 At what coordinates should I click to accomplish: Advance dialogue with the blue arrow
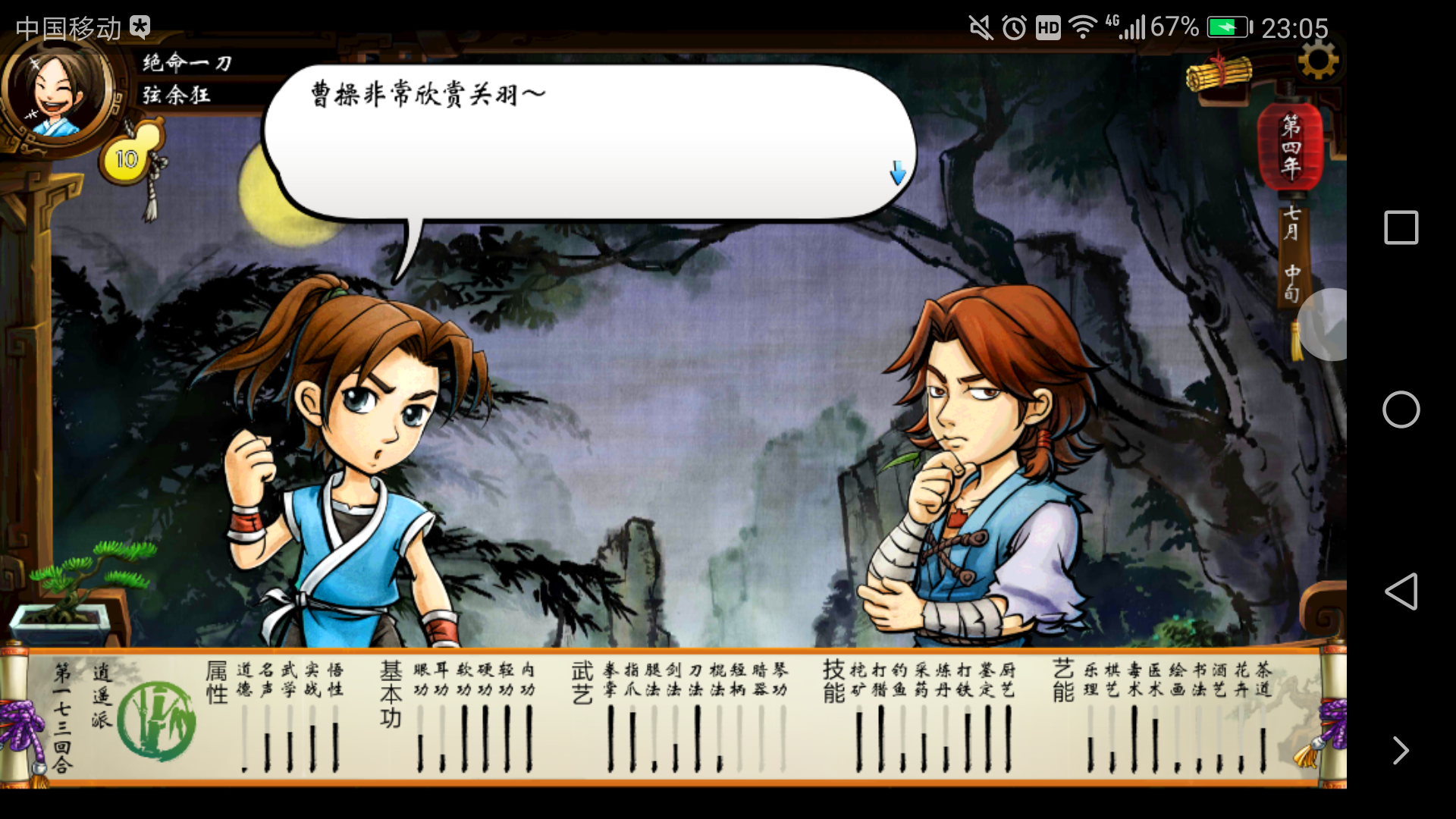(898, 173)
